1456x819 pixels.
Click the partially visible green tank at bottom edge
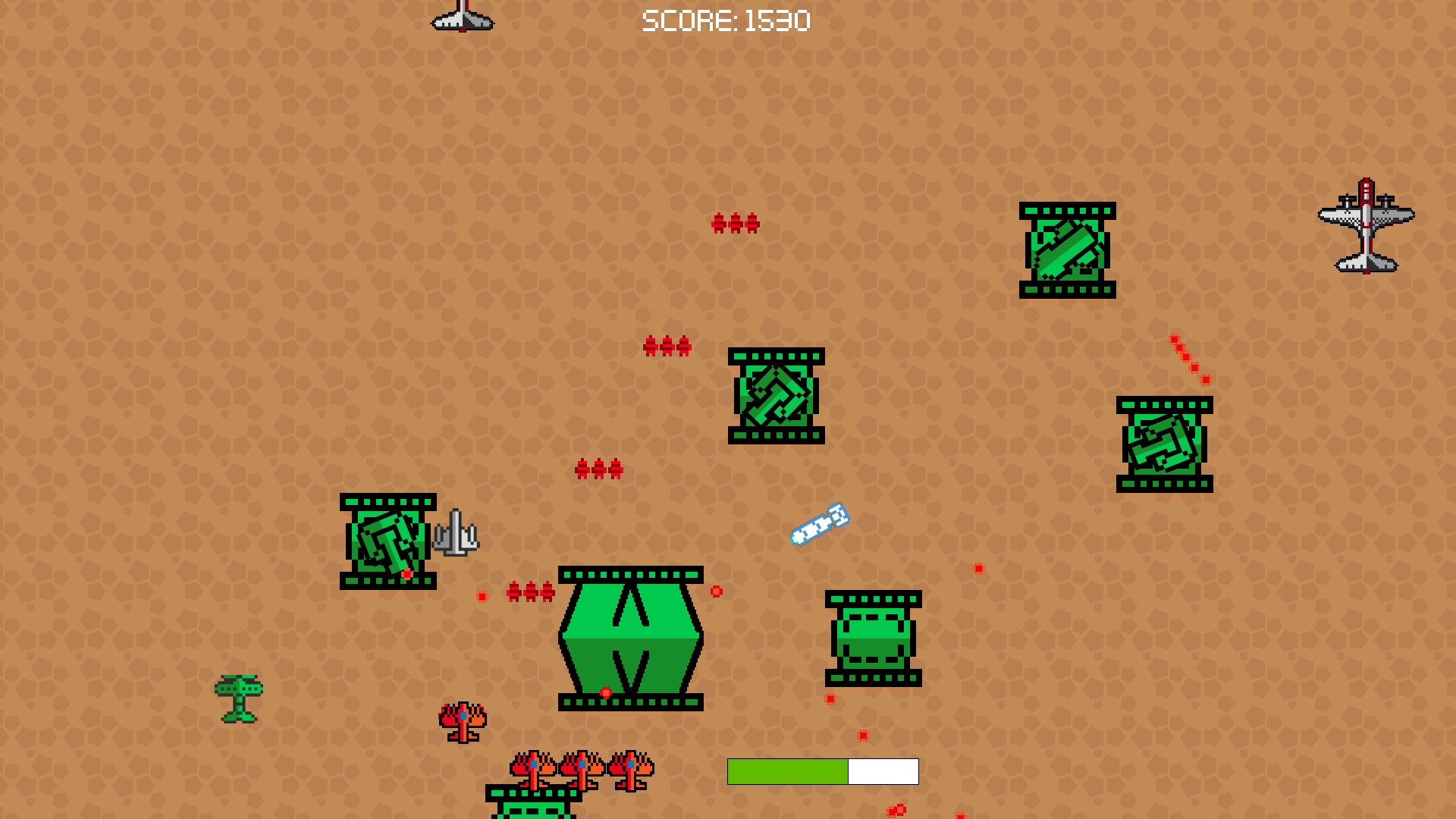(x=535, y=808)
